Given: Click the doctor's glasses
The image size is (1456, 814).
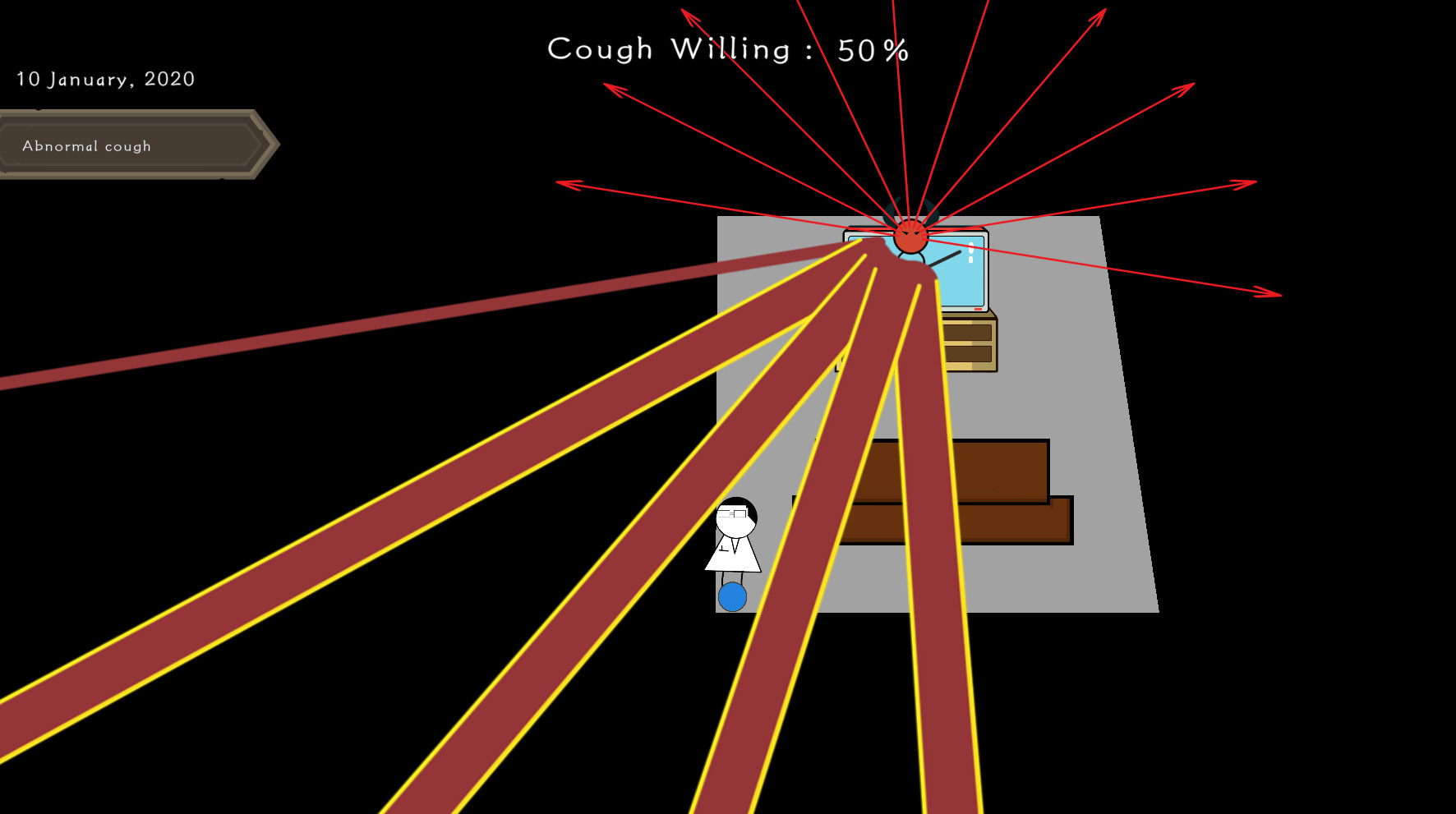Looking at the screenshot, I should pos(734,515).
